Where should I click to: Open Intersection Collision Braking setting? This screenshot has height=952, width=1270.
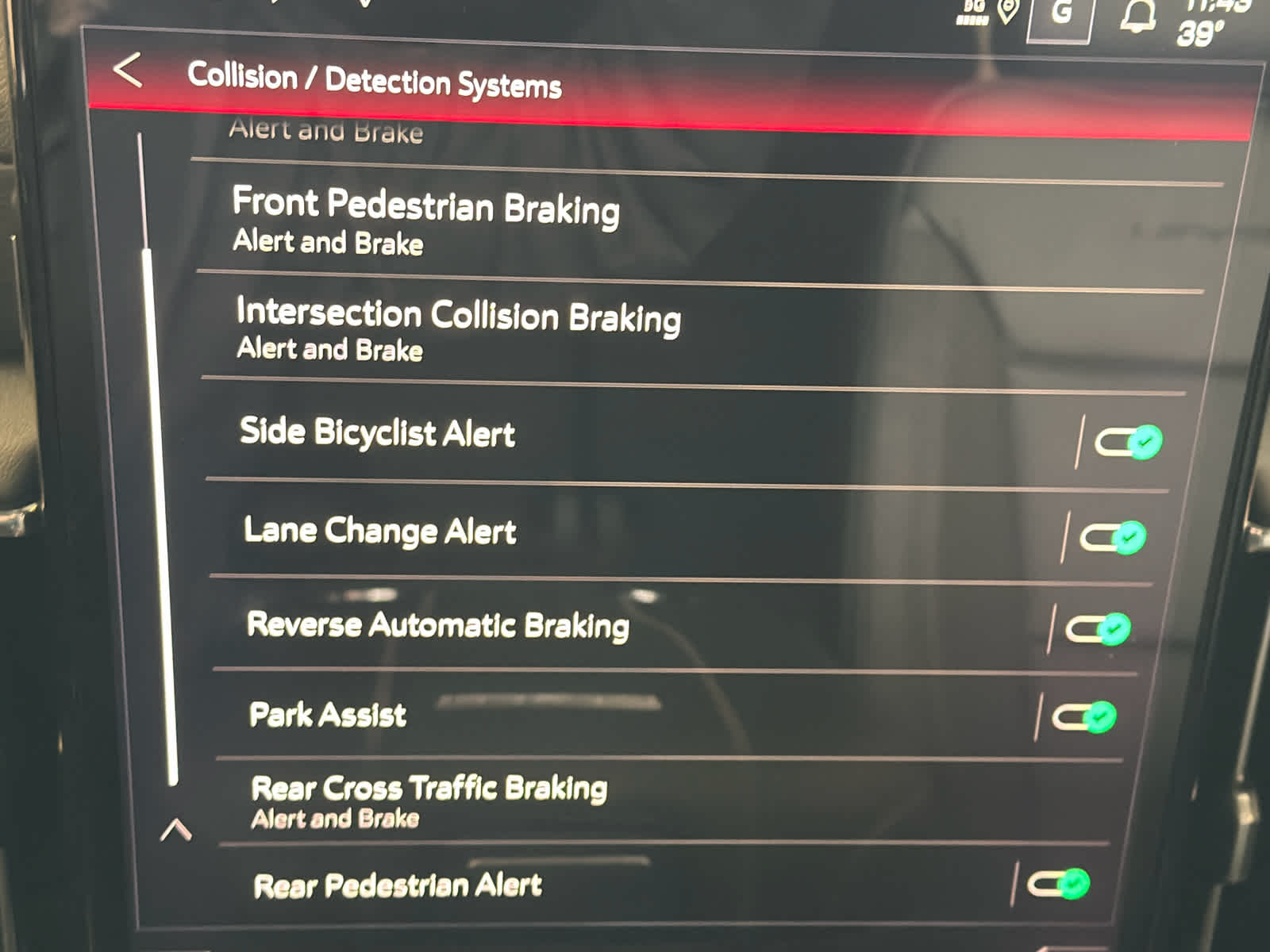(458, 328)
